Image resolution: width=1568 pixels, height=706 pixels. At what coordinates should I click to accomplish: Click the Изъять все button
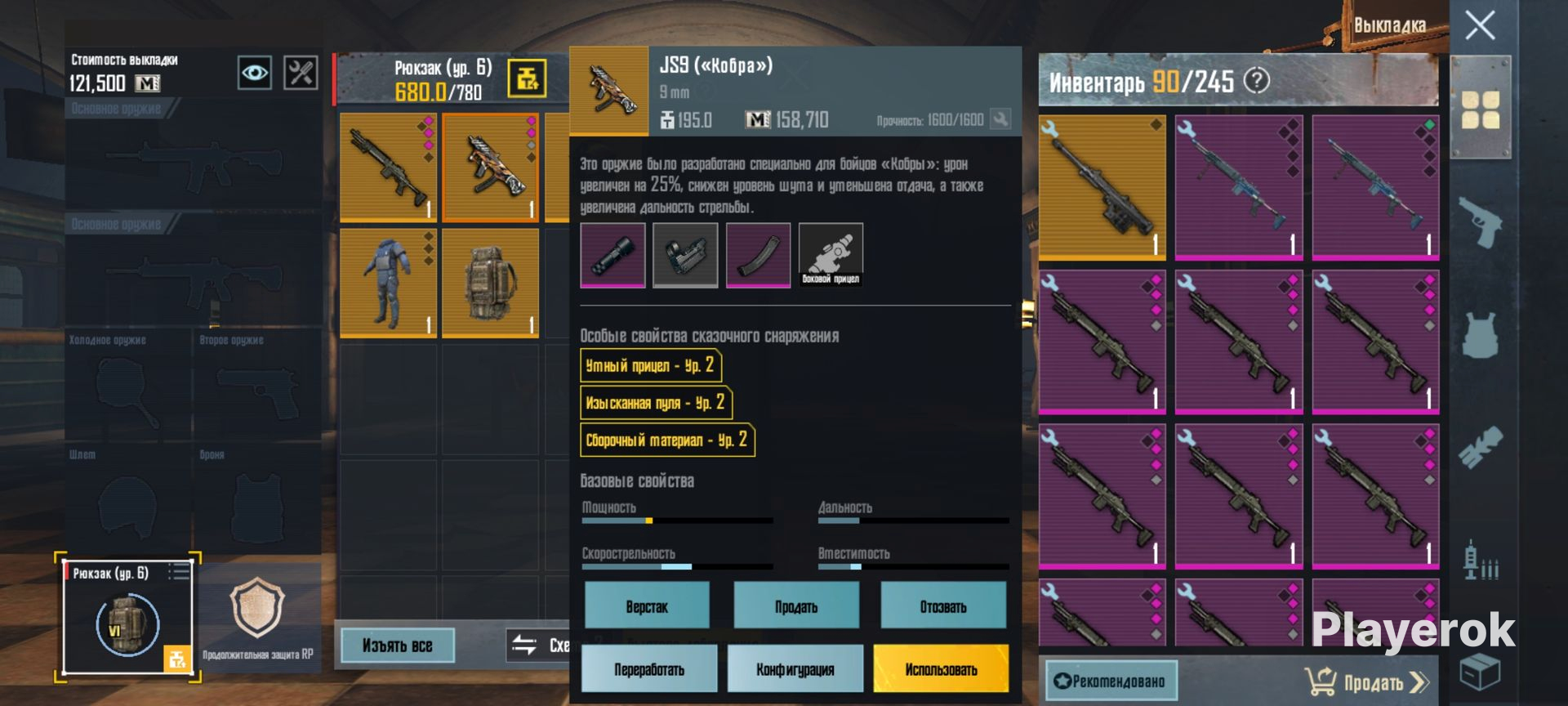pyautogui.click(x=397, y=646)
